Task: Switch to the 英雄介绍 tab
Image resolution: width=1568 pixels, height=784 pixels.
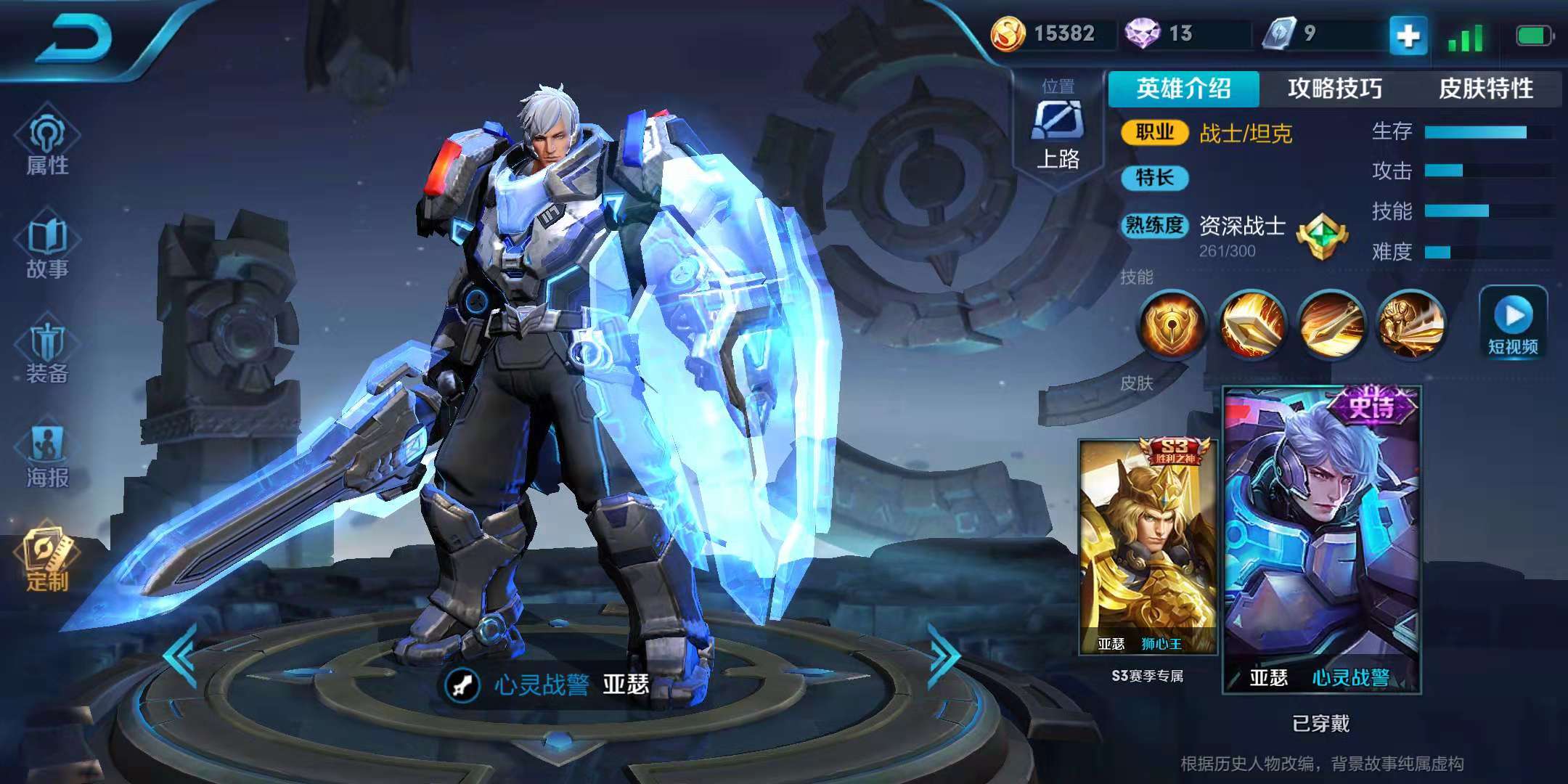Action: 1183,89
